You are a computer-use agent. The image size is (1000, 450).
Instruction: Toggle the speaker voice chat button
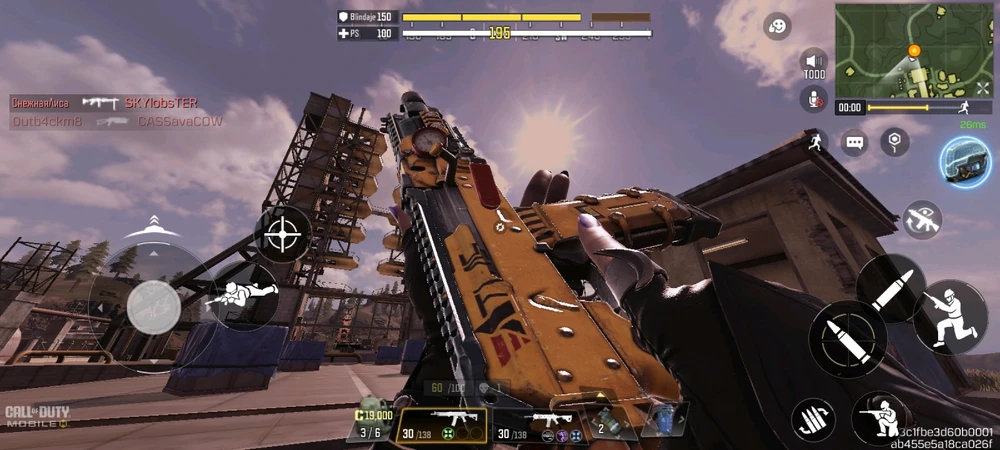pos(814,64)
